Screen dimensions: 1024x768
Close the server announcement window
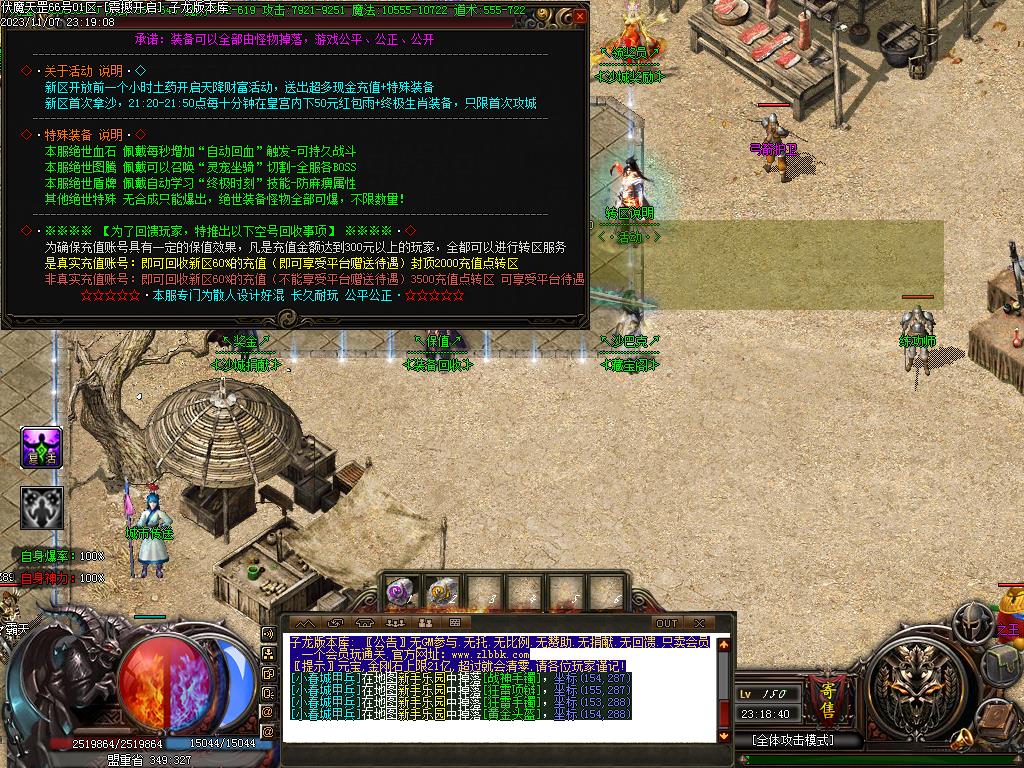click(580, 16)
